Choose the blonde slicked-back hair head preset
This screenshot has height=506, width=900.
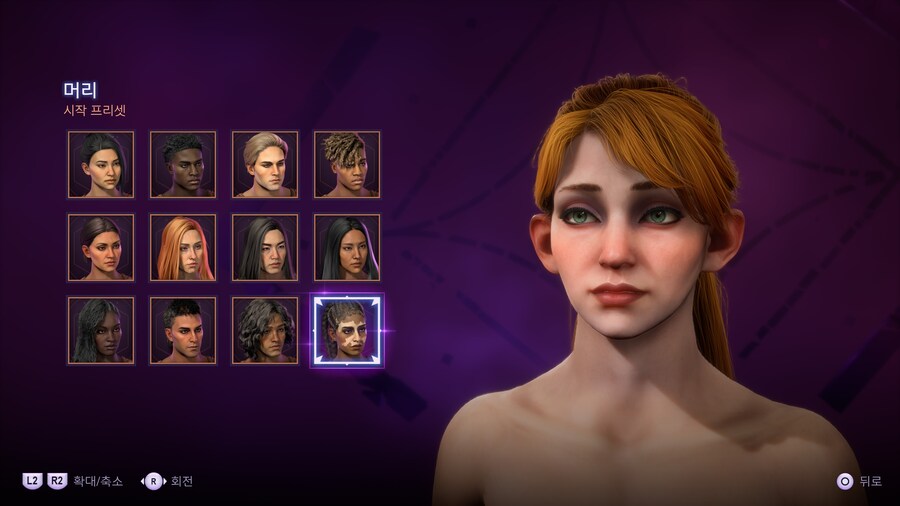(265, 164)
